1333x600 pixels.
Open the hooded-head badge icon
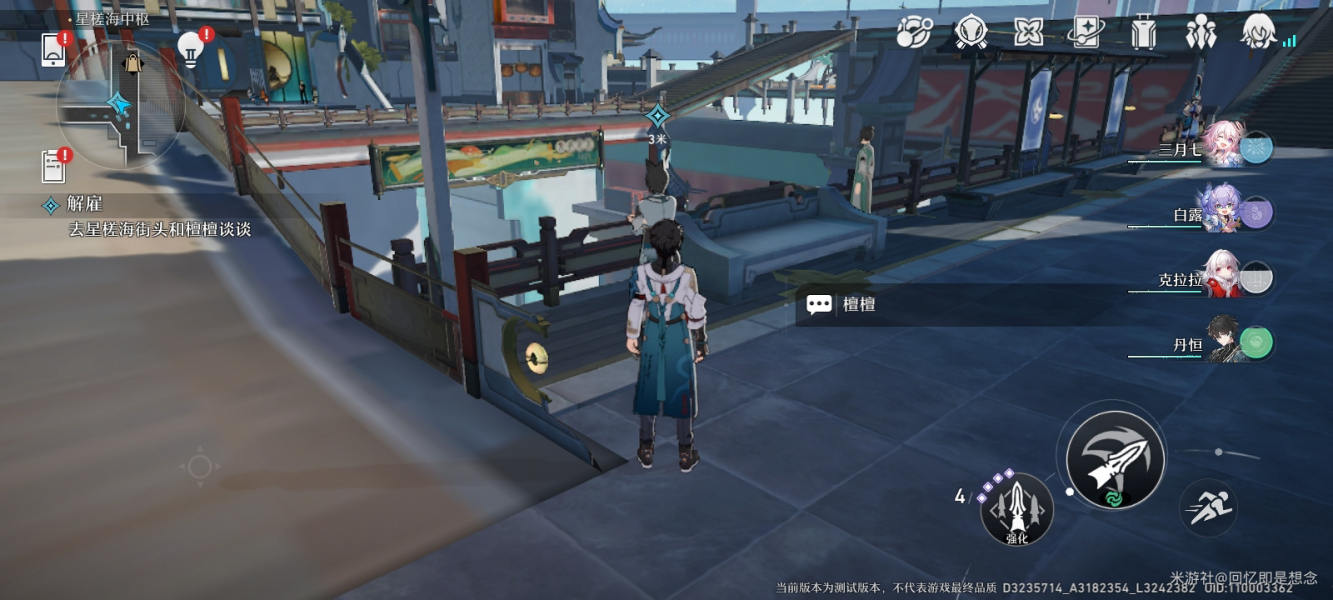point(971,33)
